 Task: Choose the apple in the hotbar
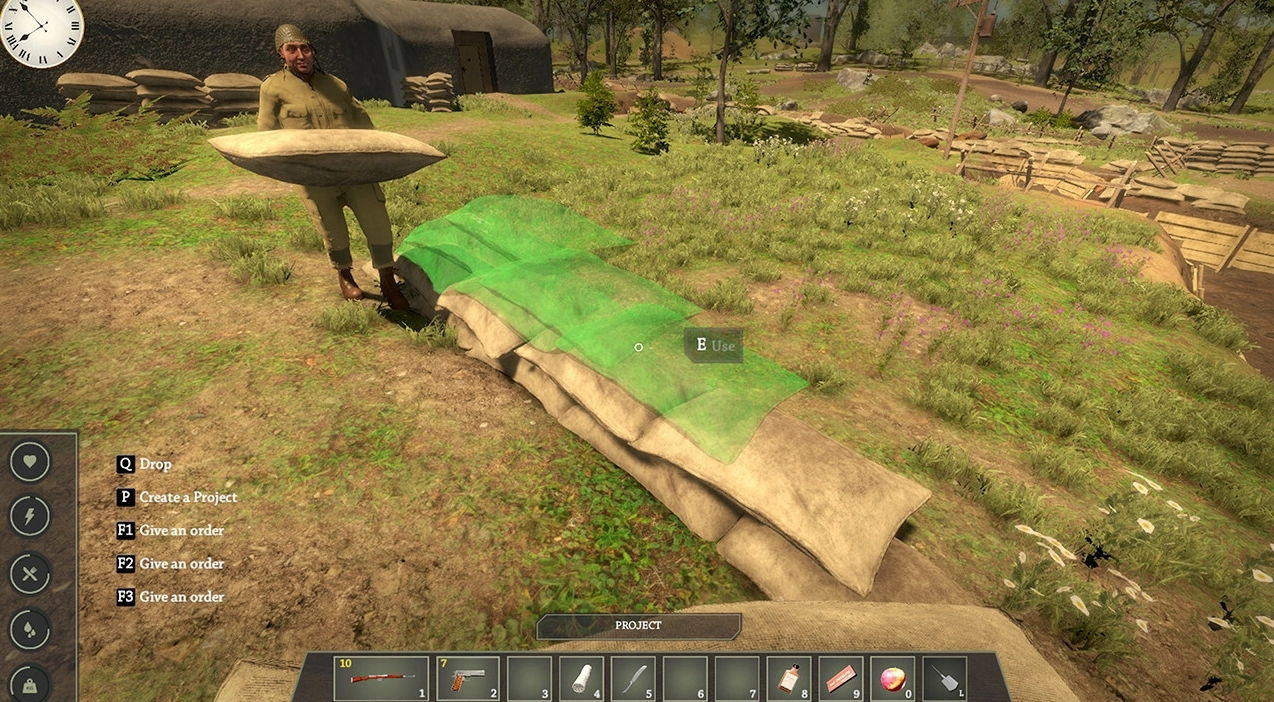pyautogui.click(x=892, y=678)
